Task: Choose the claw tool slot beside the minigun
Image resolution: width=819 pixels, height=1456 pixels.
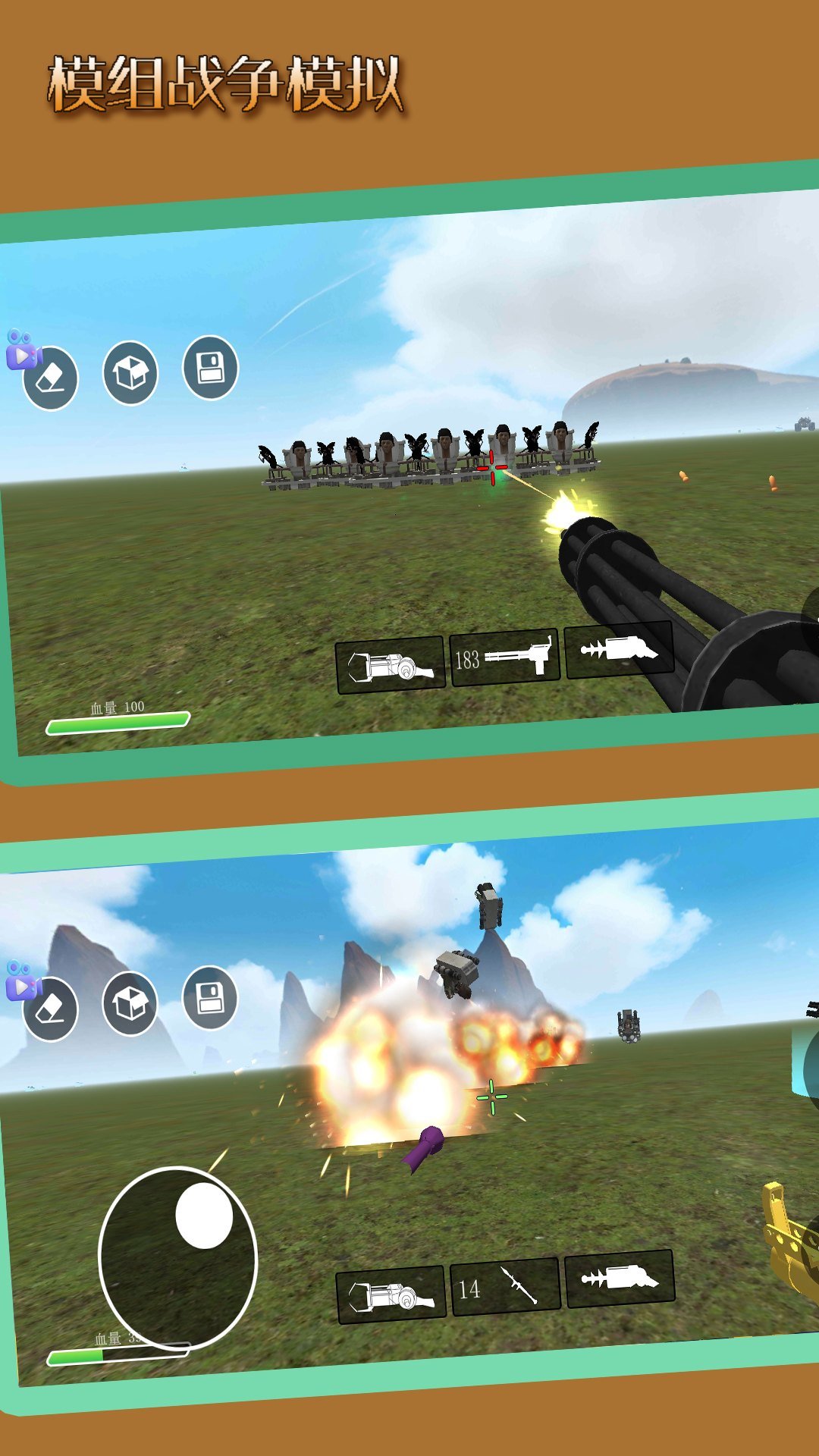Action: tap(390, 665)
